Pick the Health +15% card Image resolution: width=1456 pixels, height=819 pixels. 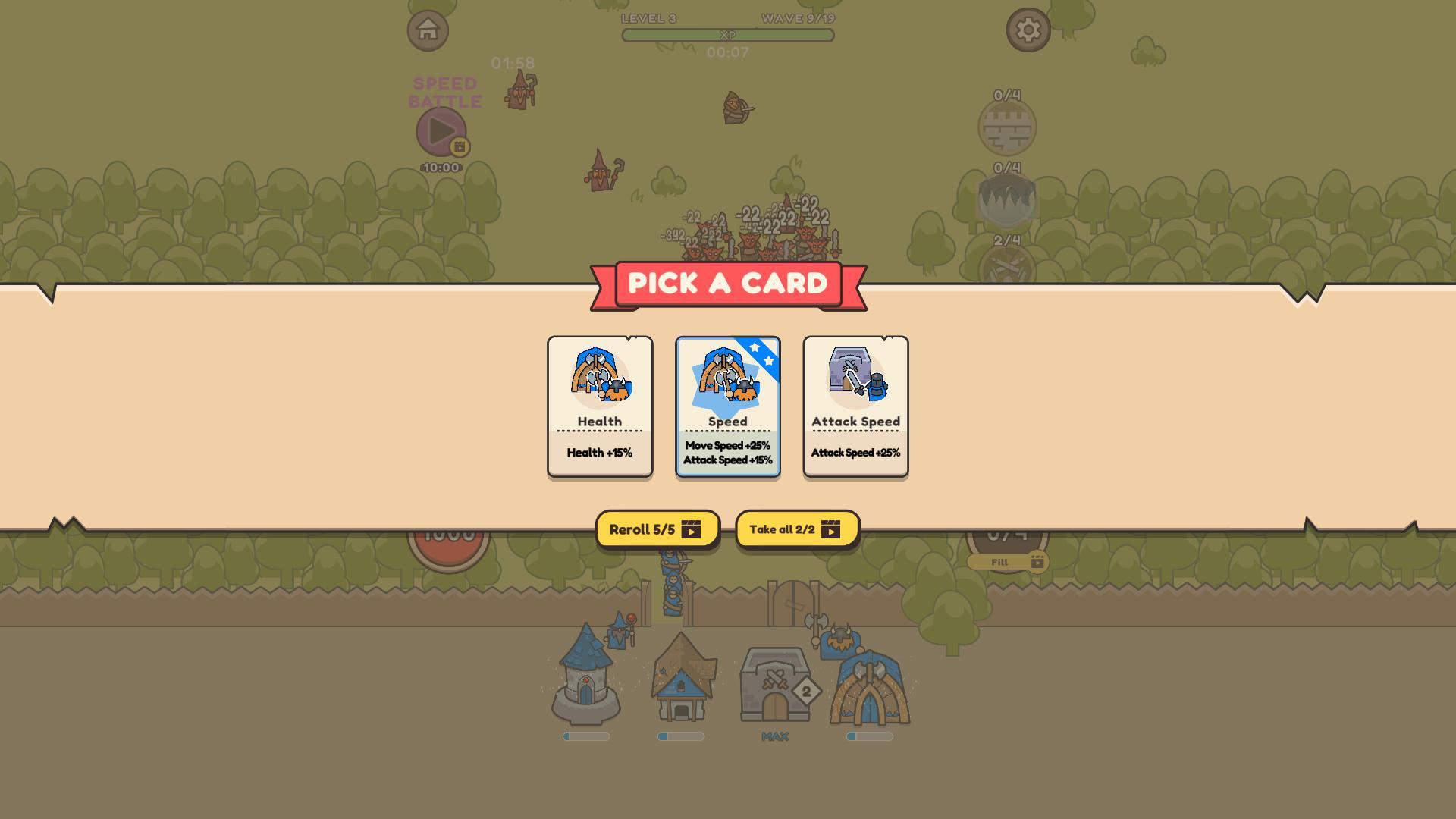(x=599, y=406)
